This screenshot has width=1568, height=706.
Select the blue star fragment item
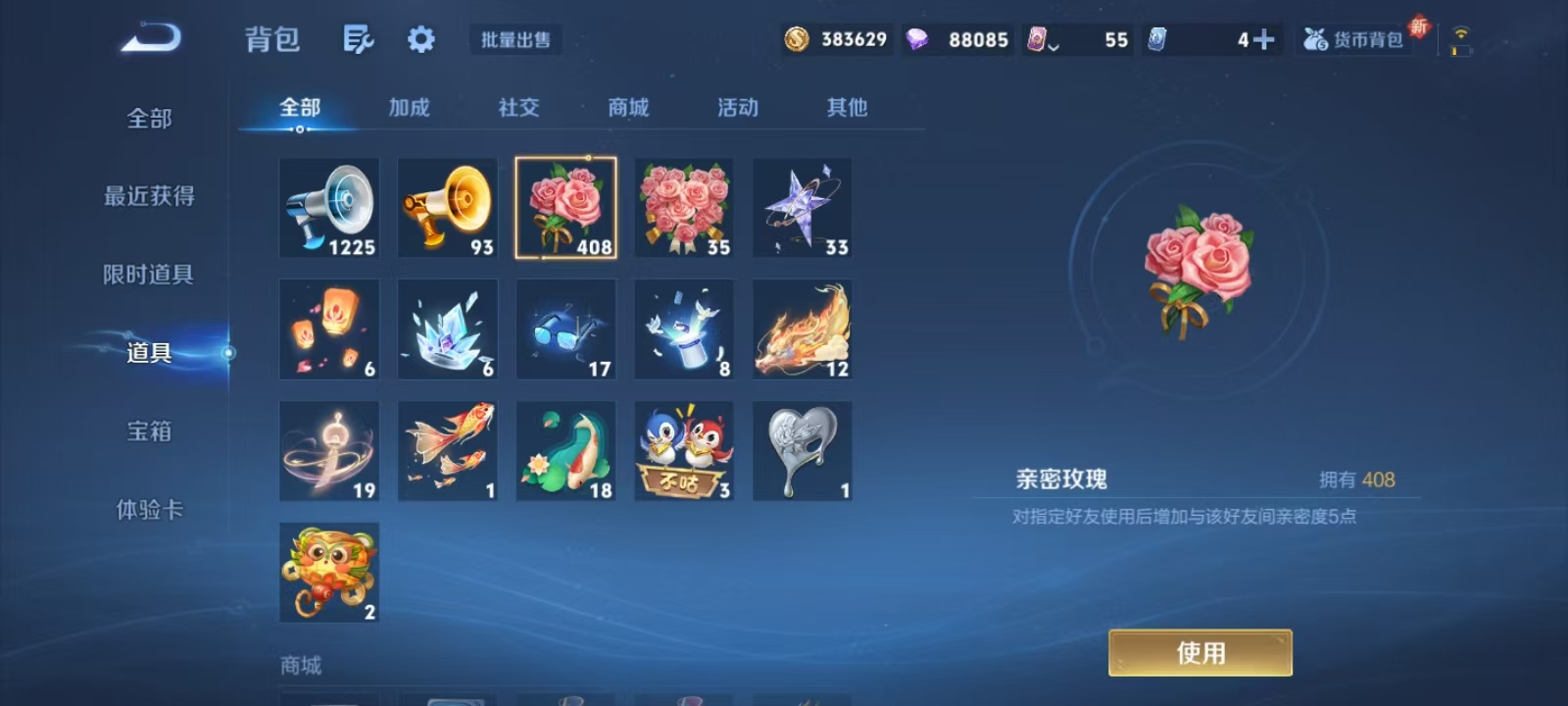click(802, 207)
